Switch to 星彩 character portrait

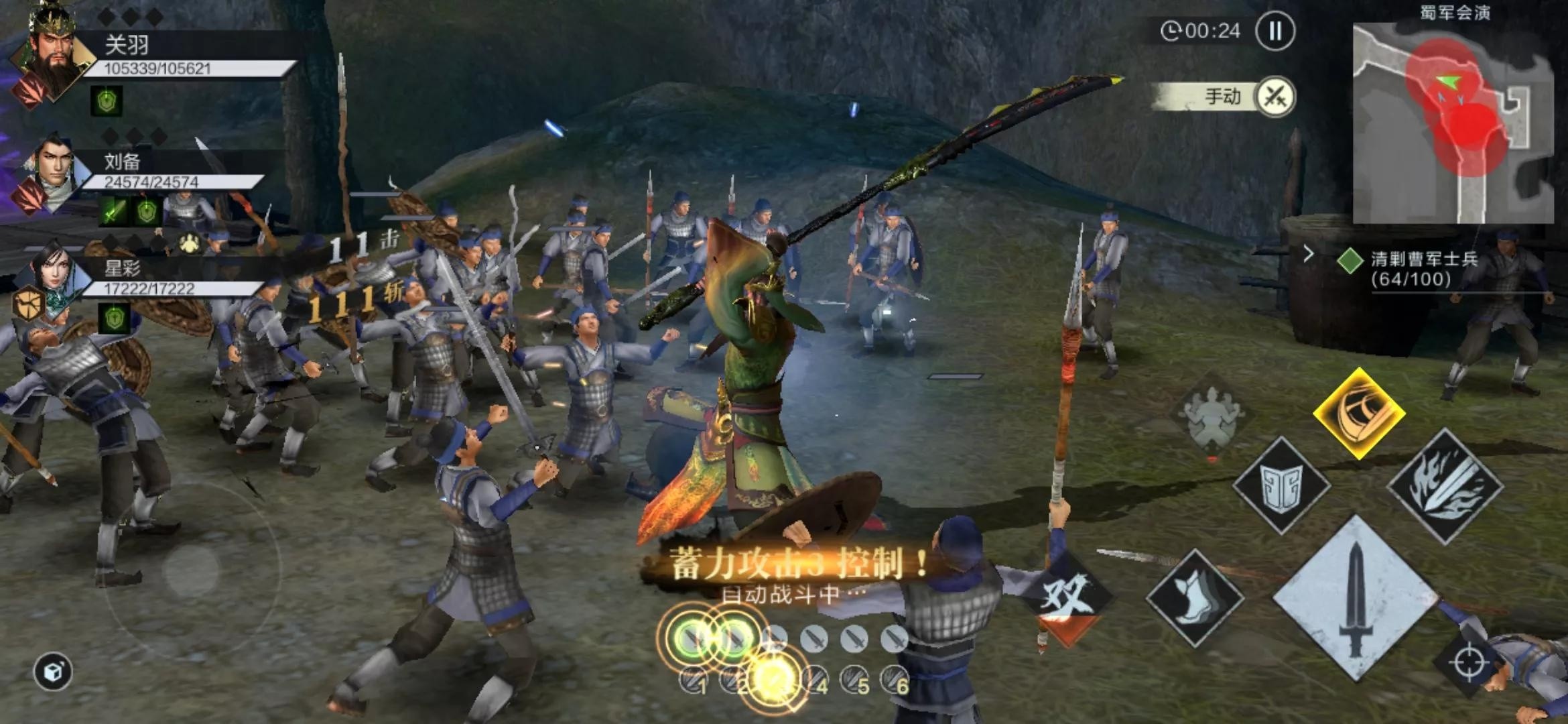pyautogui.click(x=51, y=278)
